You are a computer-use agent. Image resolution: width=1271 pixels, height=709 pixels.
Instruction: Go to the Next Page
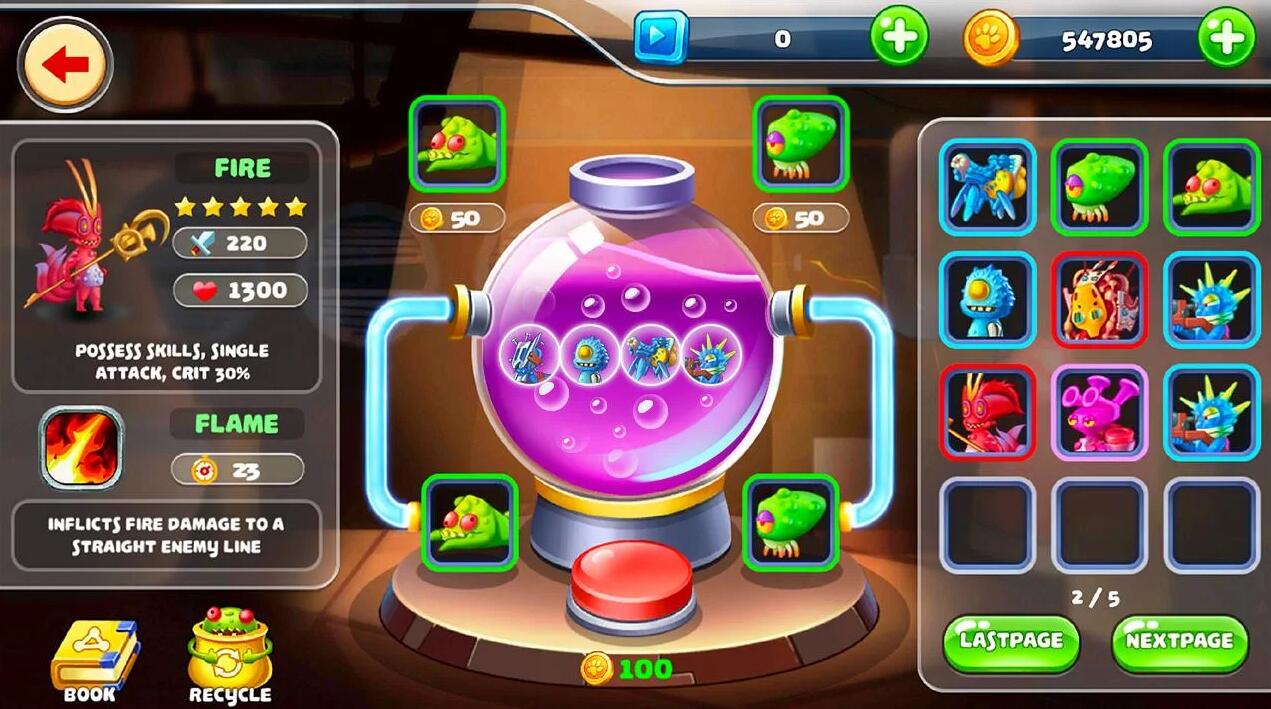[x=1180, y=641]
